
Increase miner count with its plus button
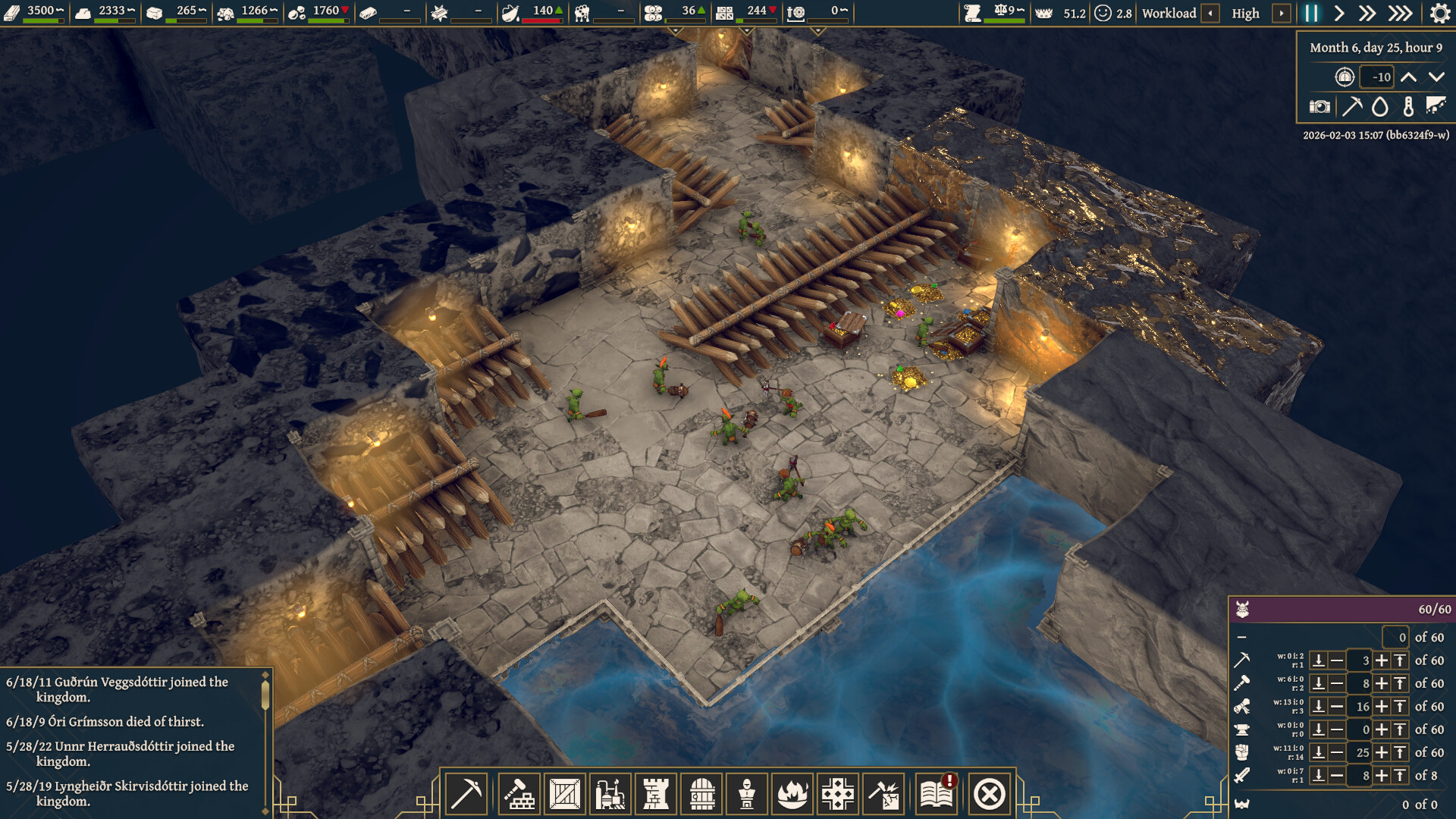tap(1381, 660)
